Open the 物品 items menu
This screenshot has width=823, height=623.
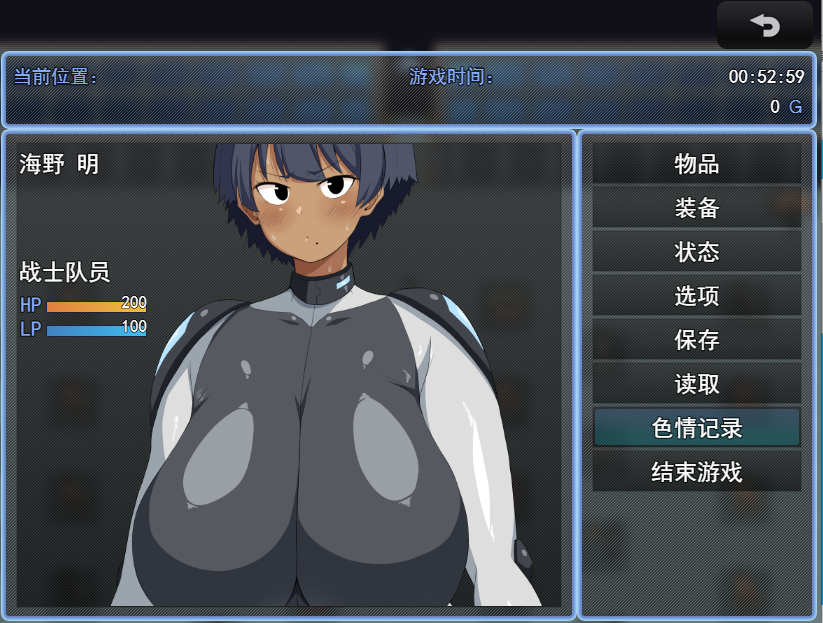[x=696, y=164]
